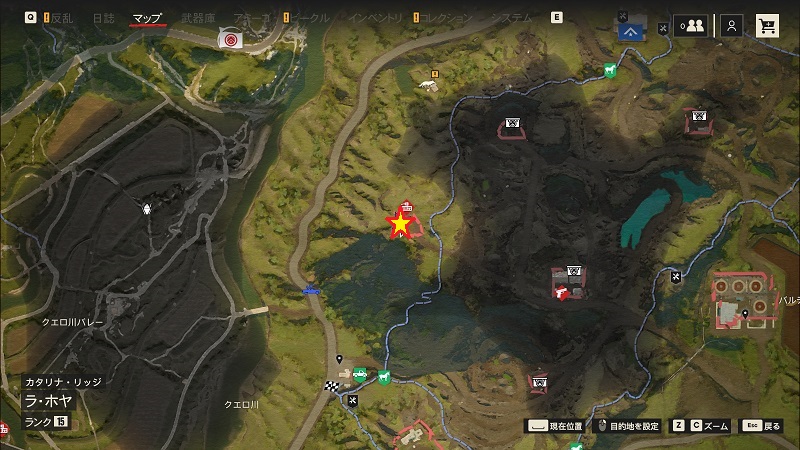Select the white spider marker on the map

pyautogui.click(x=148, y=210)
